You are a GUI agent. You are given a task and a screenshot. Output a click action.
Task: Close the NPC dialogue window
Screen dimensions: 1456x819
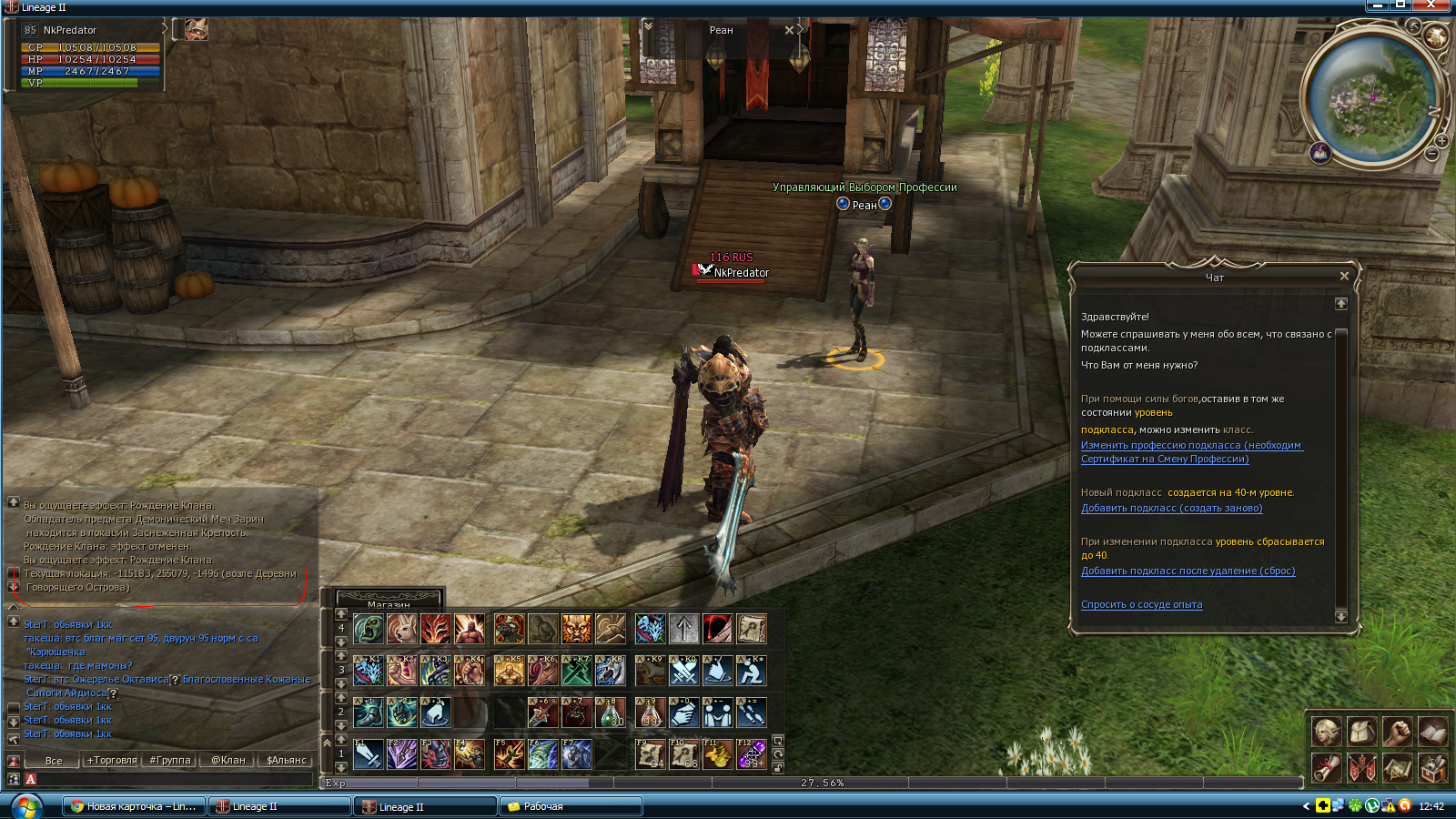(x=1344, y=276)
